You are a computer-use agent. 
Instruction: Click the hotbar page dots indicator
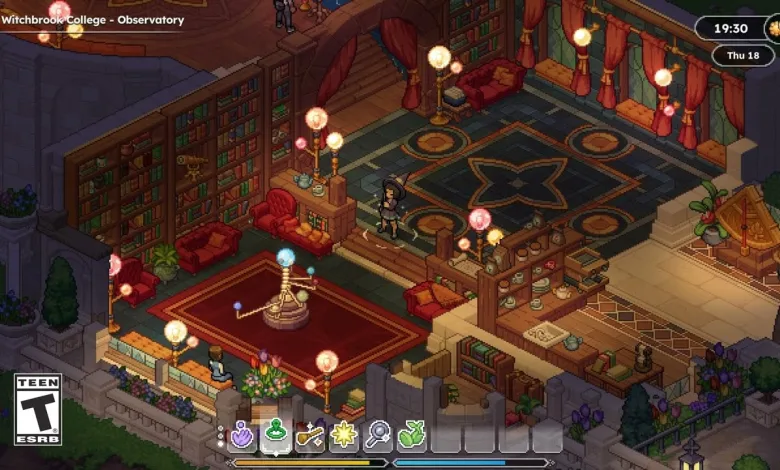[221, 436]
